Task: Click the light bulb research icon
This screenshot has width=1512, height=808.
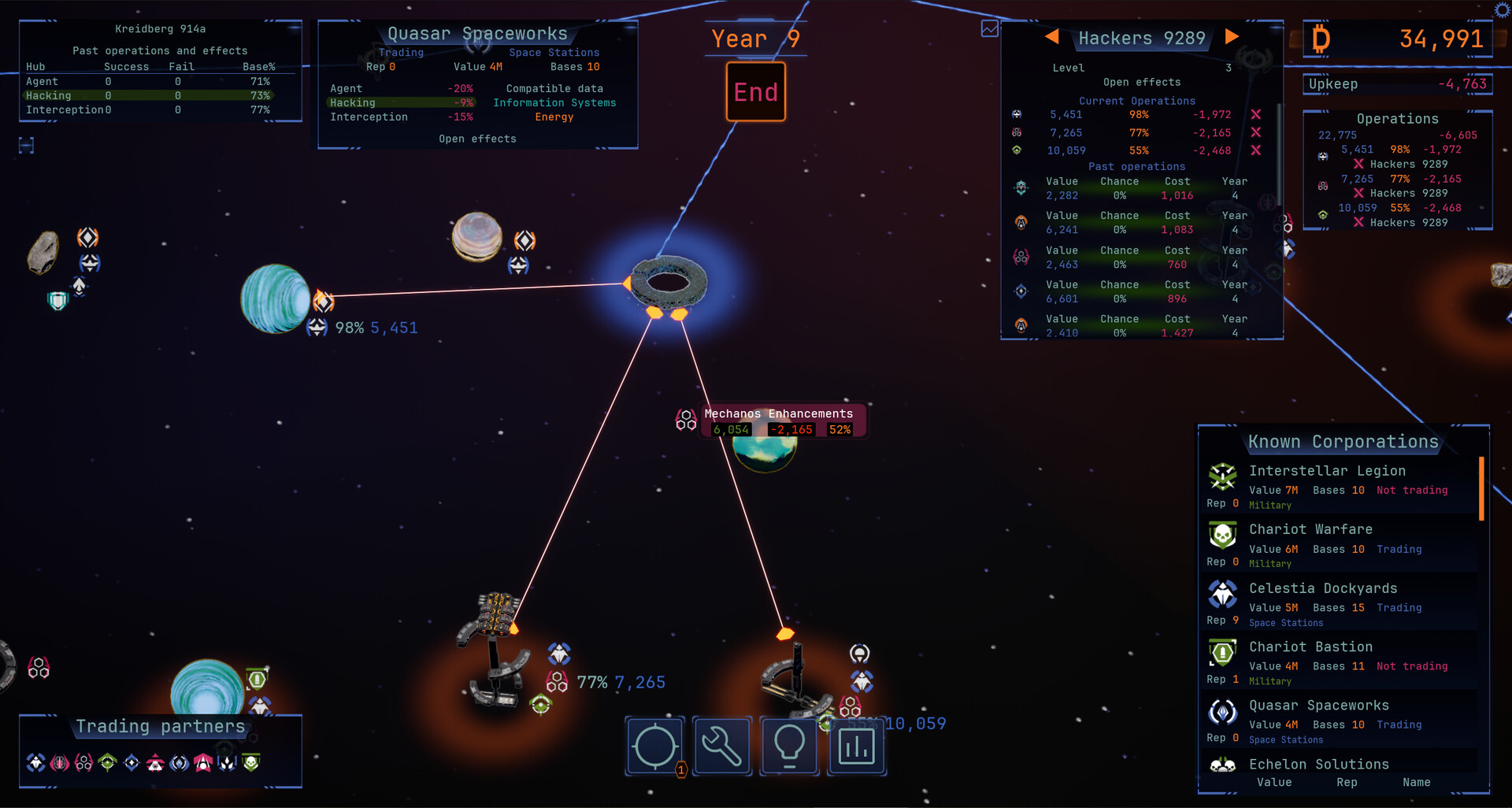Action: pos(789,745)
